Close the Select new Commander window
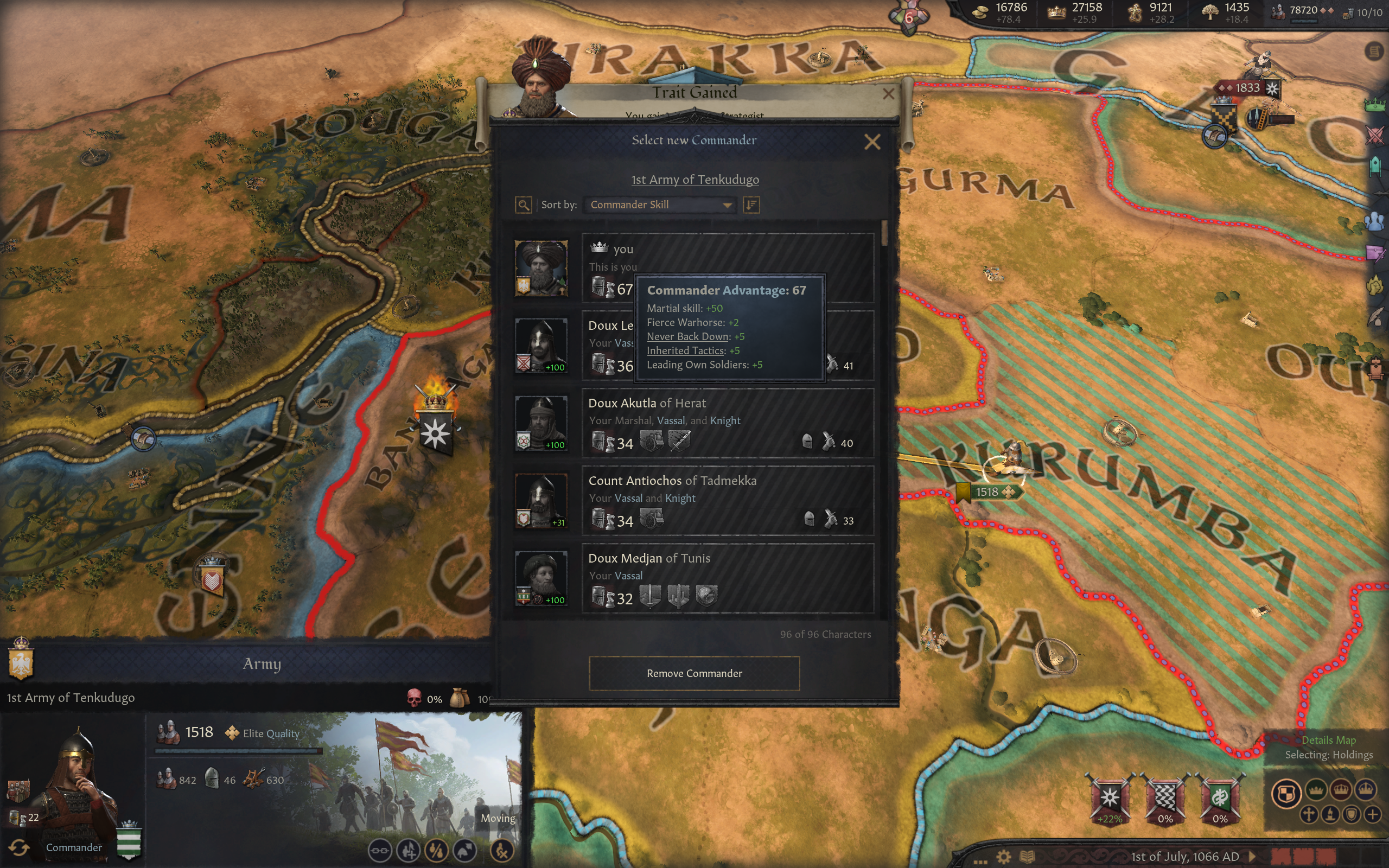1389x868 pixels. [872, 142]
